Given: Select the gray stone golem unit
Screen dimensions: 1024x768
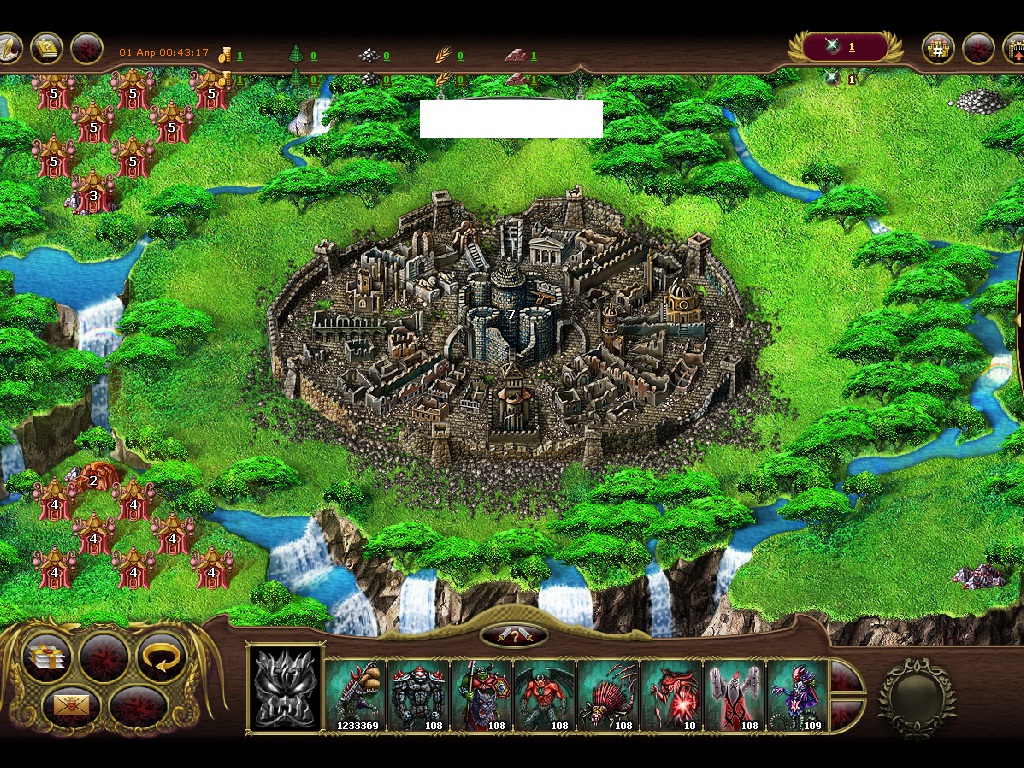Looking at the screenshot, I should [x=419, y=694].
